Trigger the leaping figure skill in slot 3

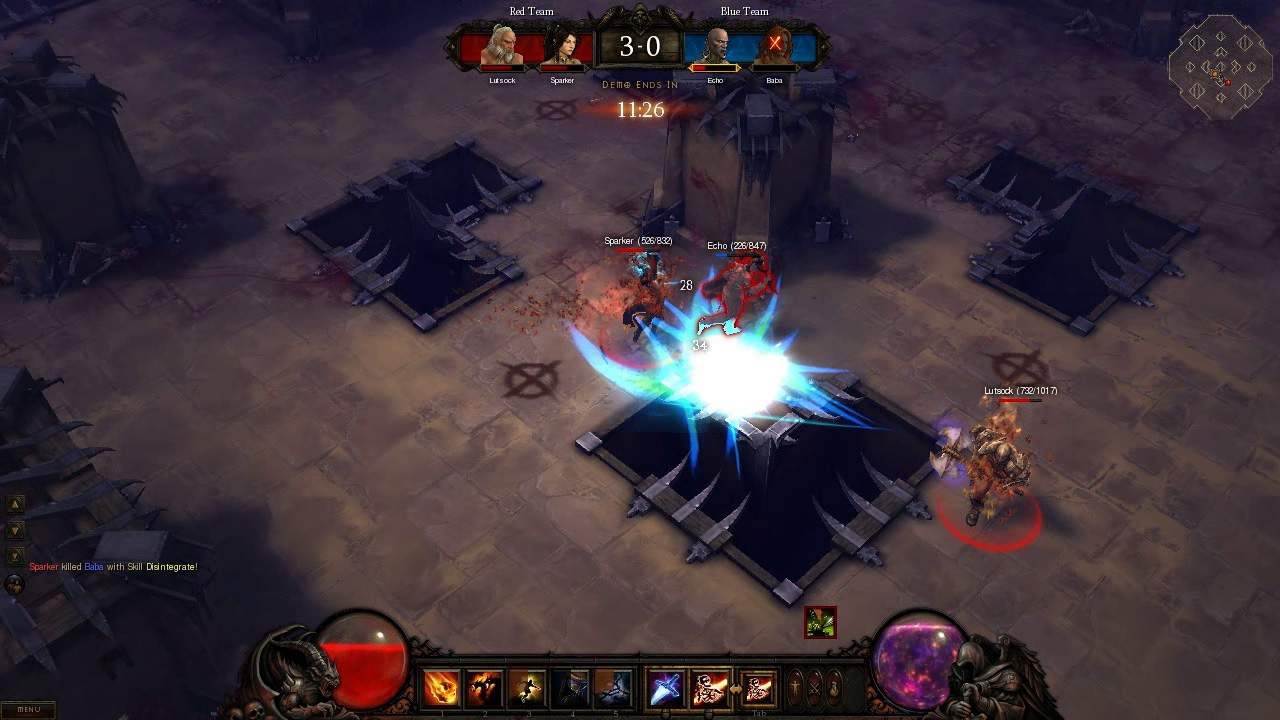[527, 688]
